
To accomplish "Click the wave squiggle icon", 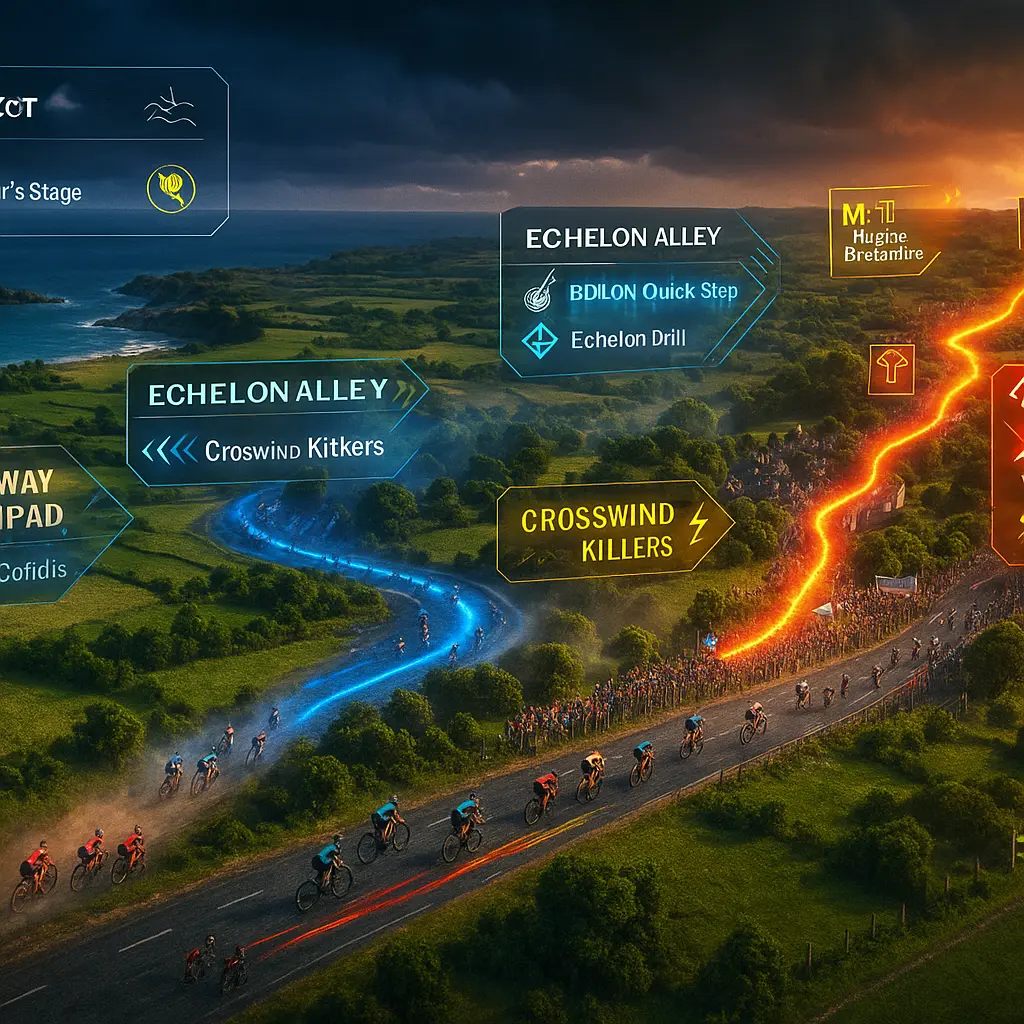I will point(171,109).
